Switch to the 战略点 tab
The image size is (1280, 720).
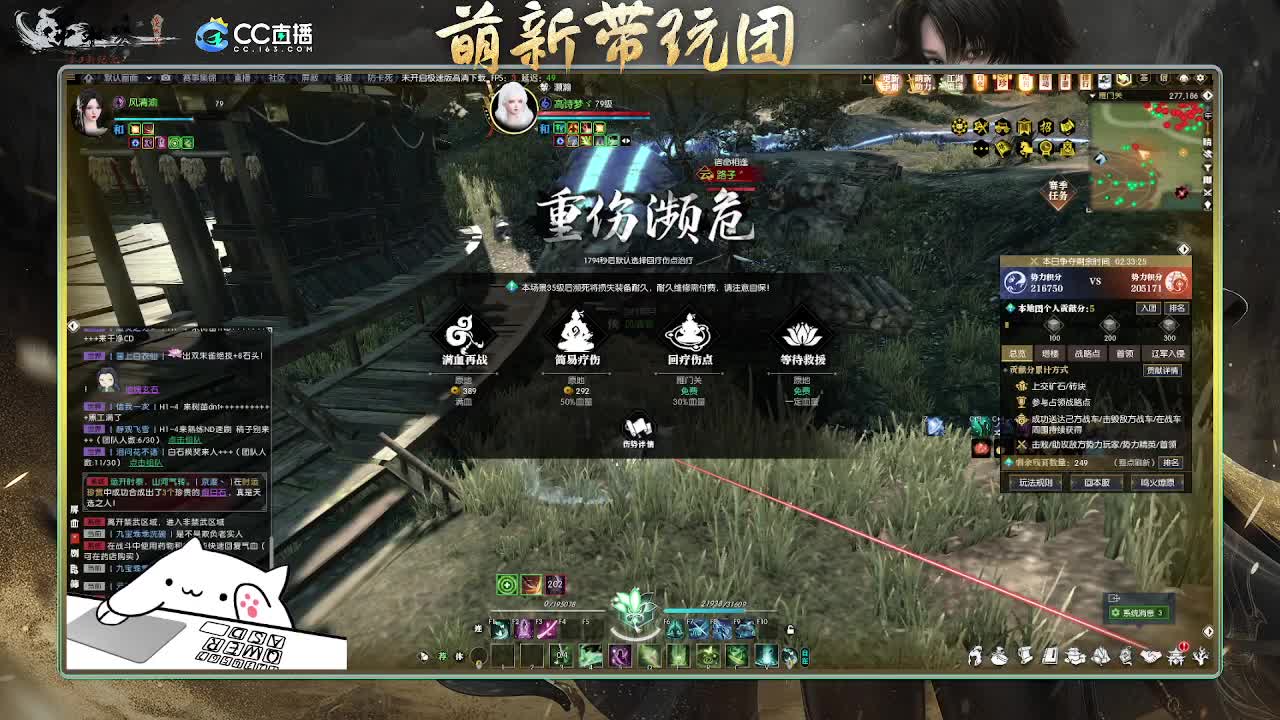1088,353
